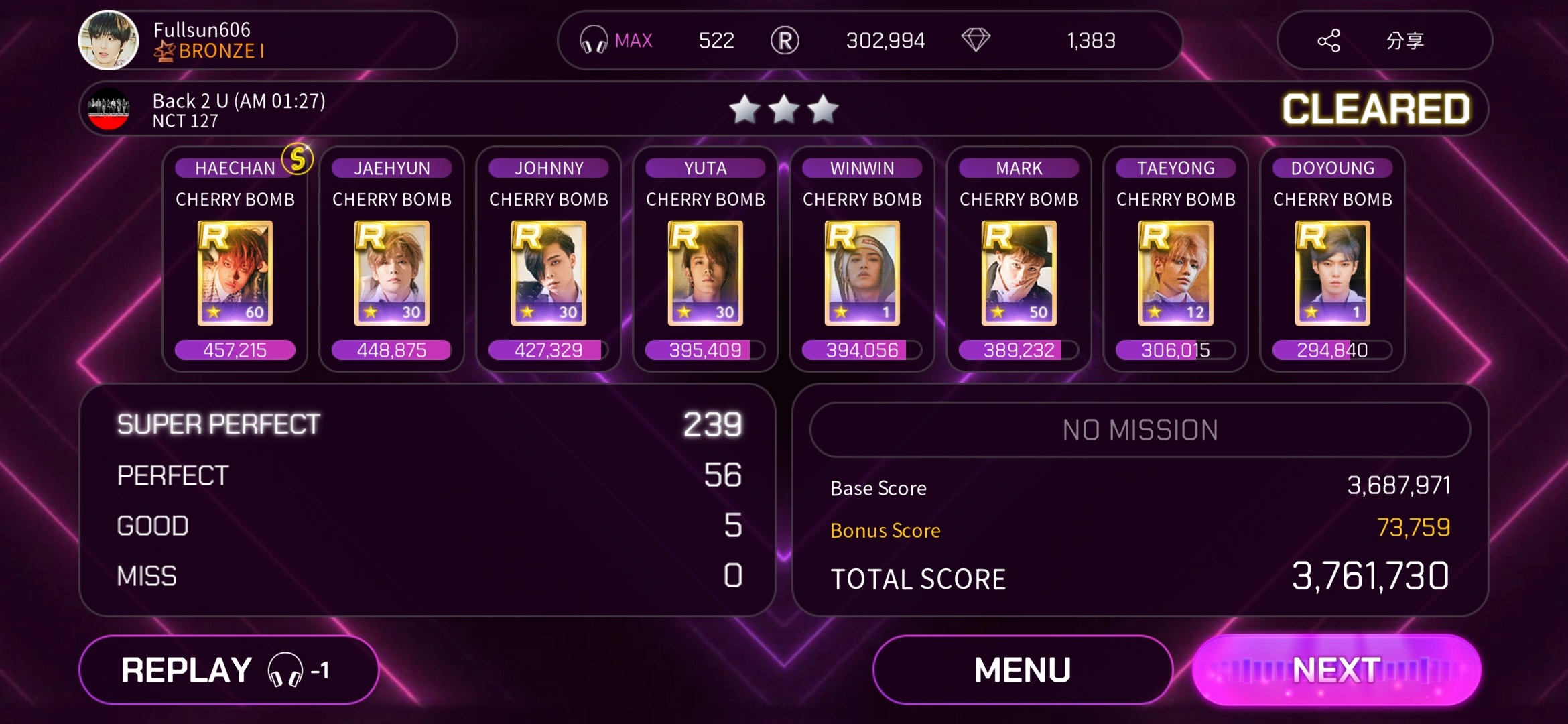Select the WINWIN Cherry Bomb card
The image size is (1568, 724).
coord(862,273)
